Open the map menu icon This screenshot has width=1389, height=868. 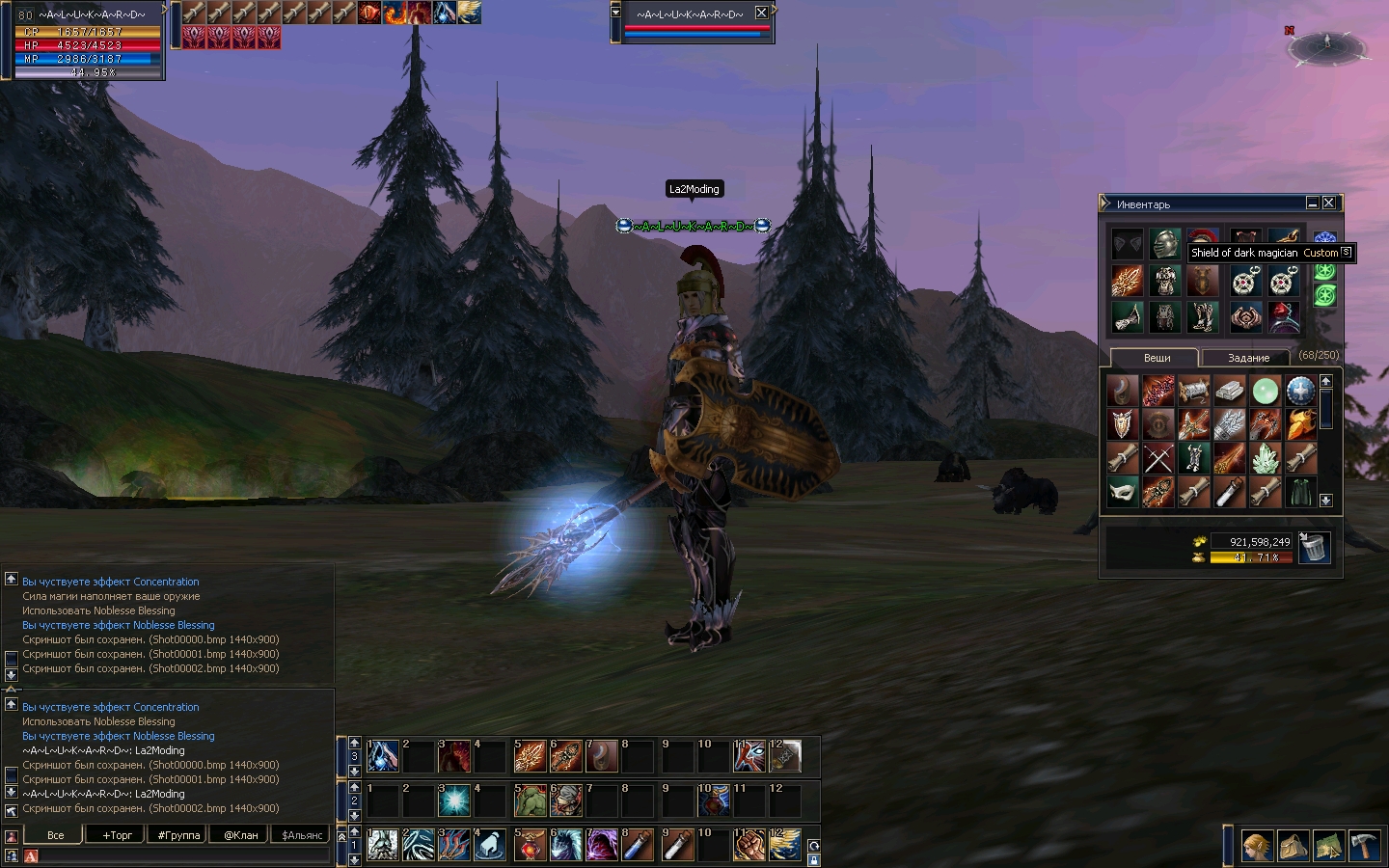(1328, 846)
